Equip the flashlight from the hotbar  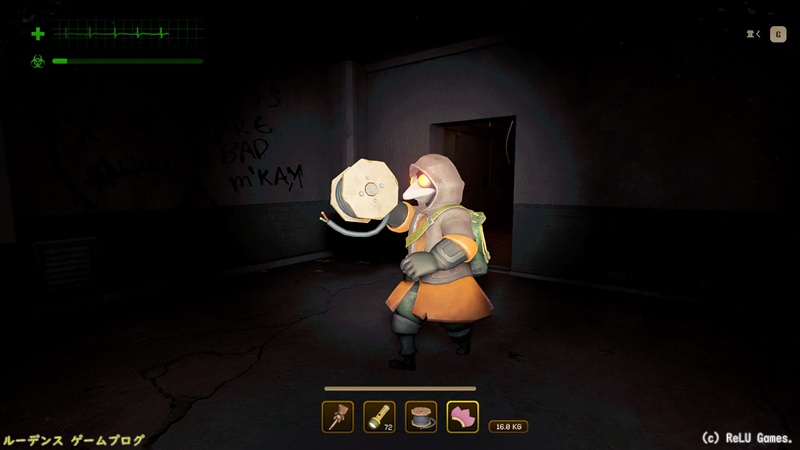pyautogui.click(x=379, y=416)
